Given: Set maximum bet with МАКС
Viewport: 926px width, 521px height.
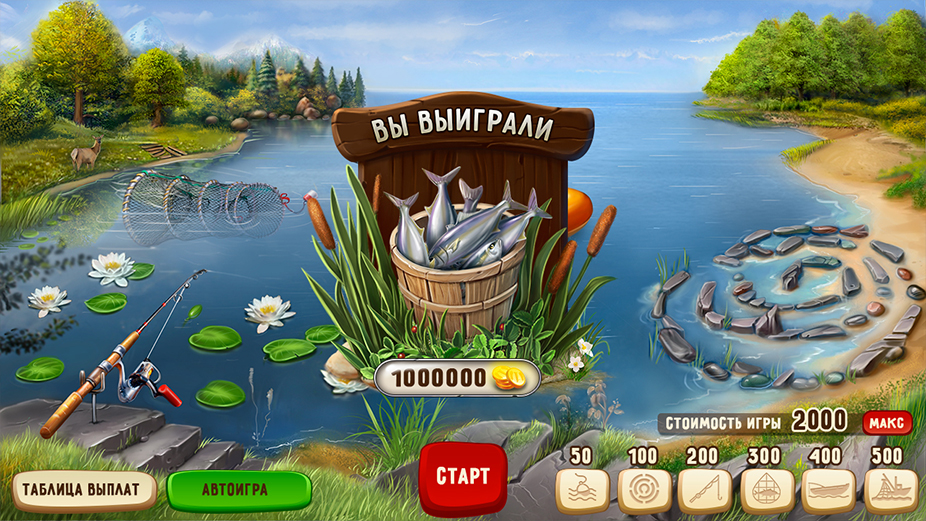Looking at the screenshot, I should [x=887, y=422].
